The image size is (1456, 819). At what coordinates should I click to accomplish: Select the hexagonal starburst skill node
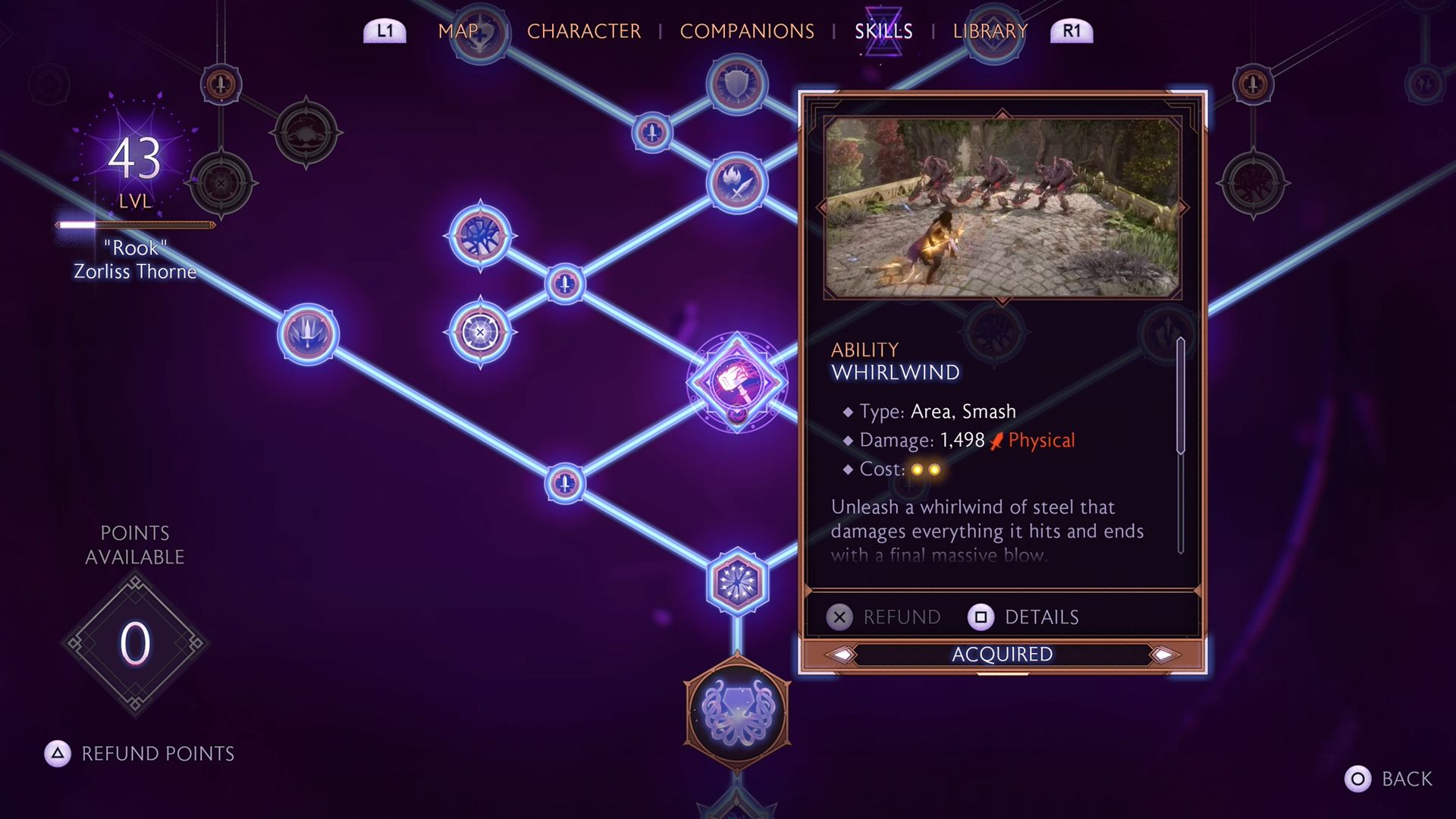click(x=736, y=582)
